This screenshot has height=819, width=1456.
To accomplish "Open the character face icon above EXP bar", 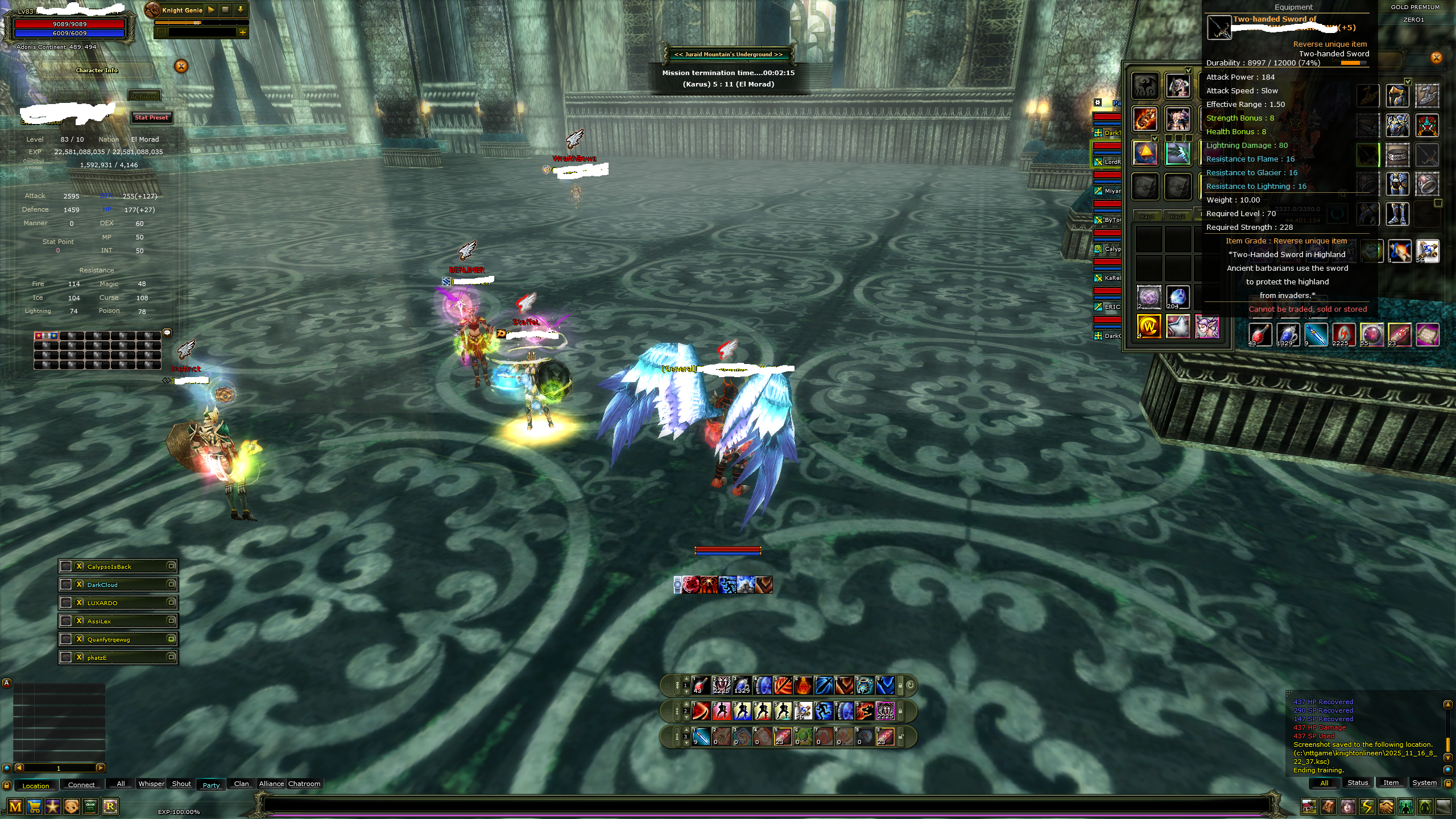I will point(72,806).
